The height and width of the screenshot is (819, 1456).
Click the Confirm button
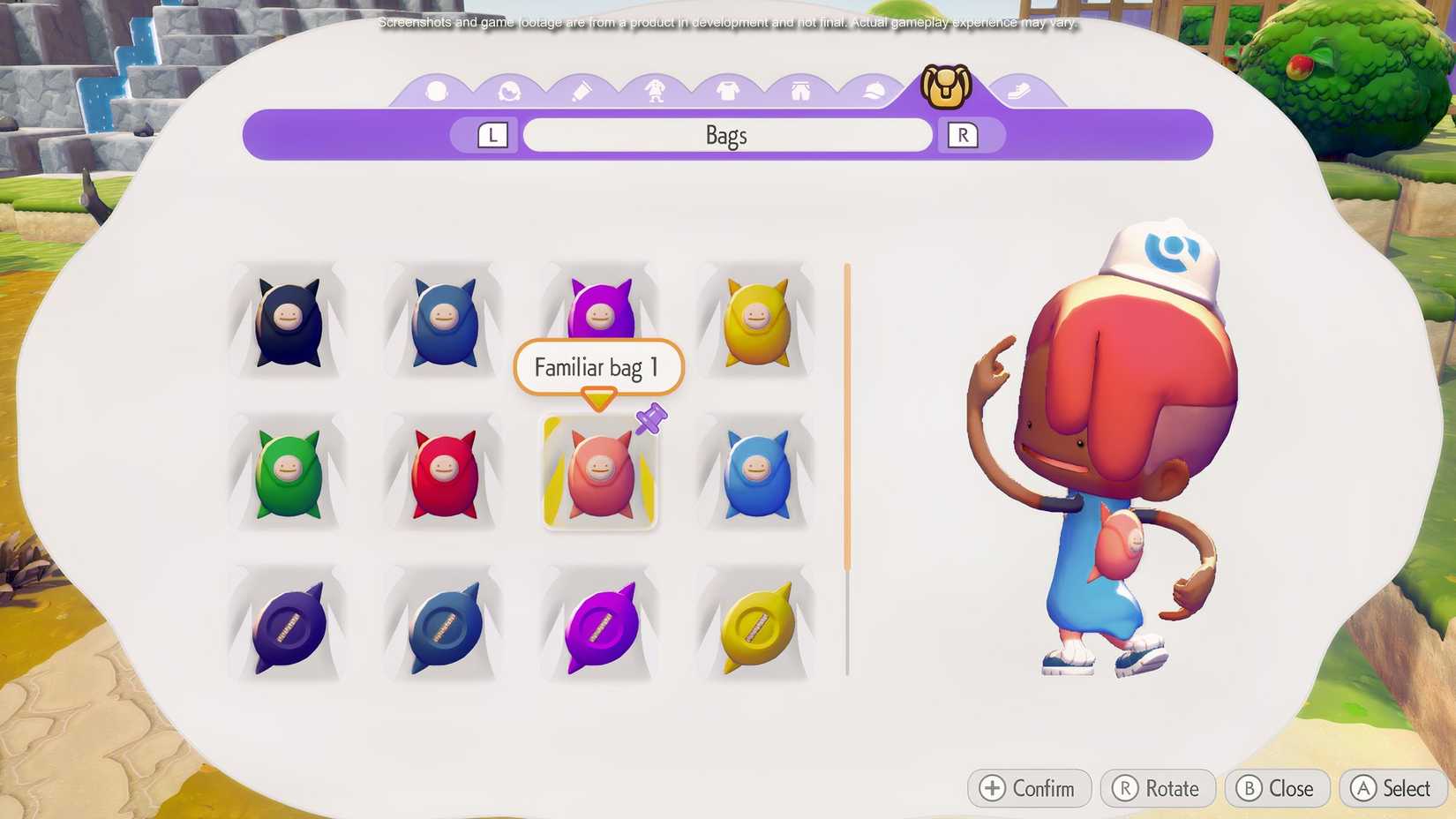pos(1028,788)
